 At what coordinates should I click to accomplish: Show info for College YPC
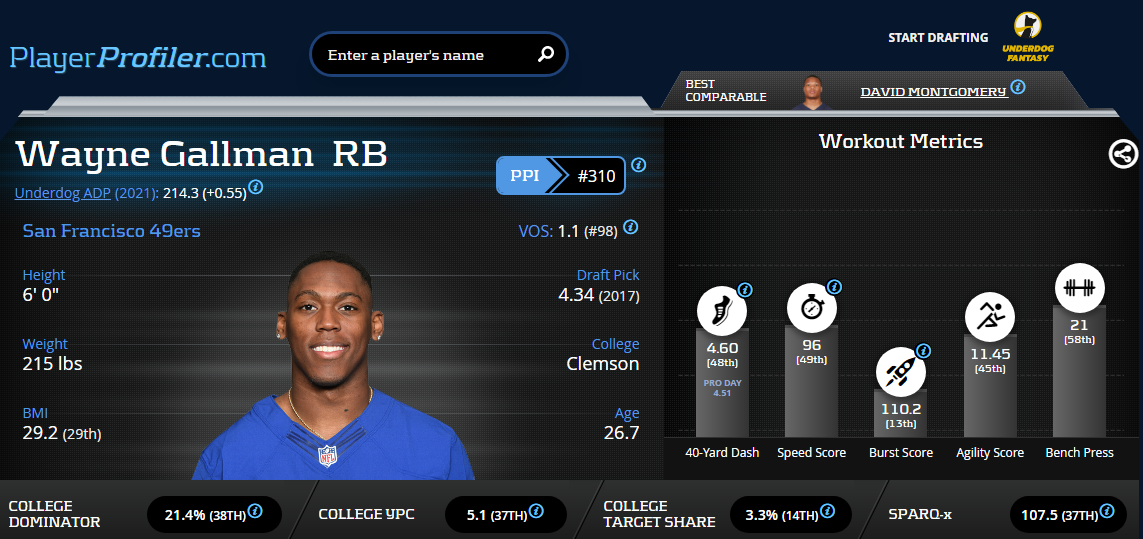537,511
